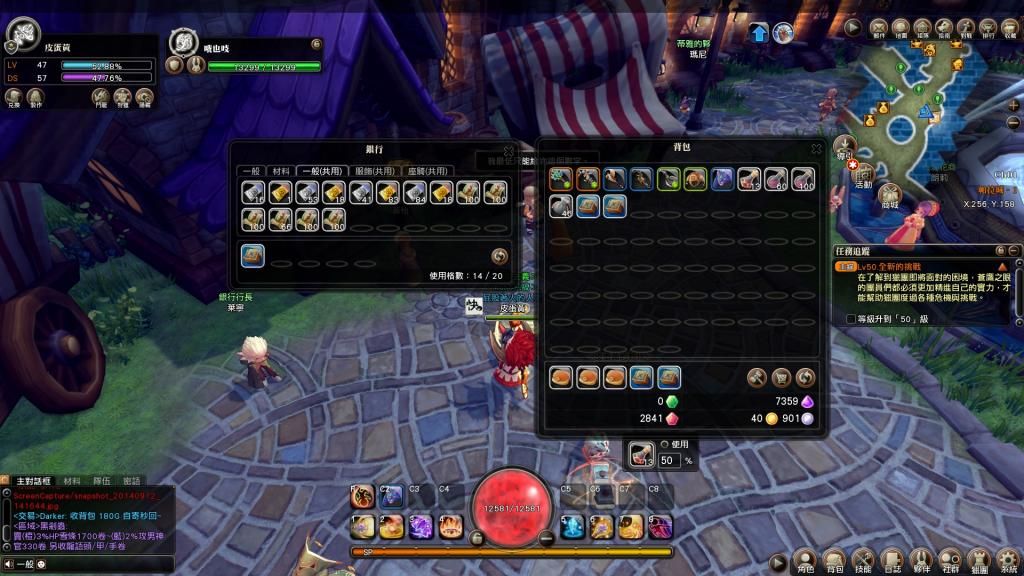Toggle the 等級升到「50」級 quest checkbox

(850, 318)
